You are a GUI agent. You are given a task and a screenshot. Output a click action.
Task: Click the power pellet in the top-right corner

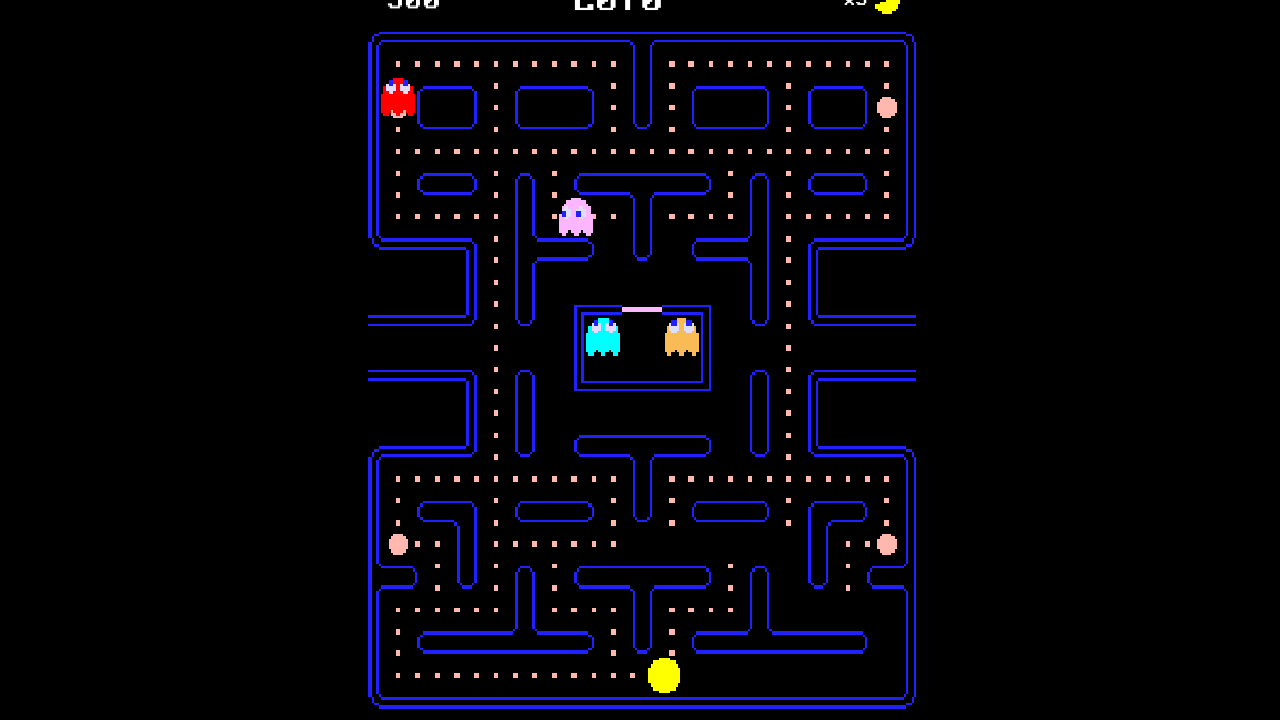pos(886,108)
